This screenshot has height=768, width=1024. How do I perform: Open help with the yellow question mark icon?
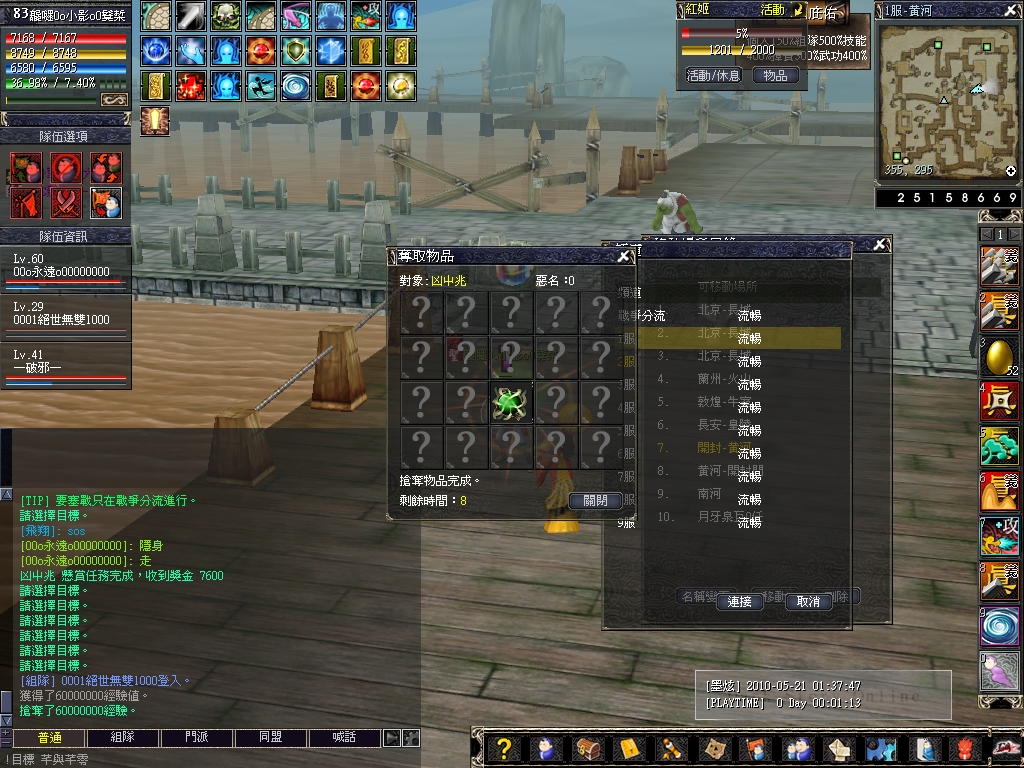[x=504, y=748]
